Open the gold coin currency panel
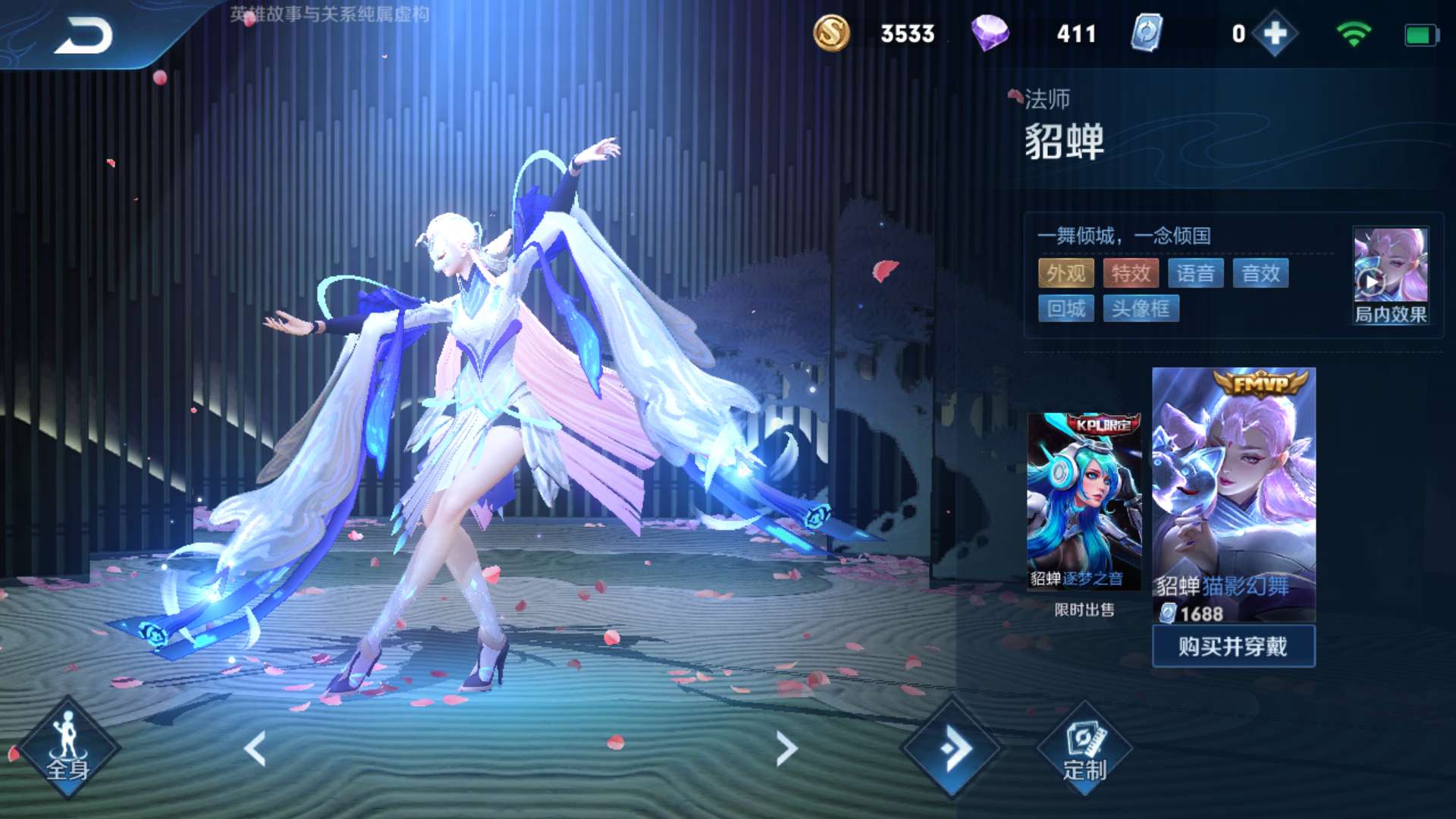Screen dimensions: 1456x819 click(833, 32)
